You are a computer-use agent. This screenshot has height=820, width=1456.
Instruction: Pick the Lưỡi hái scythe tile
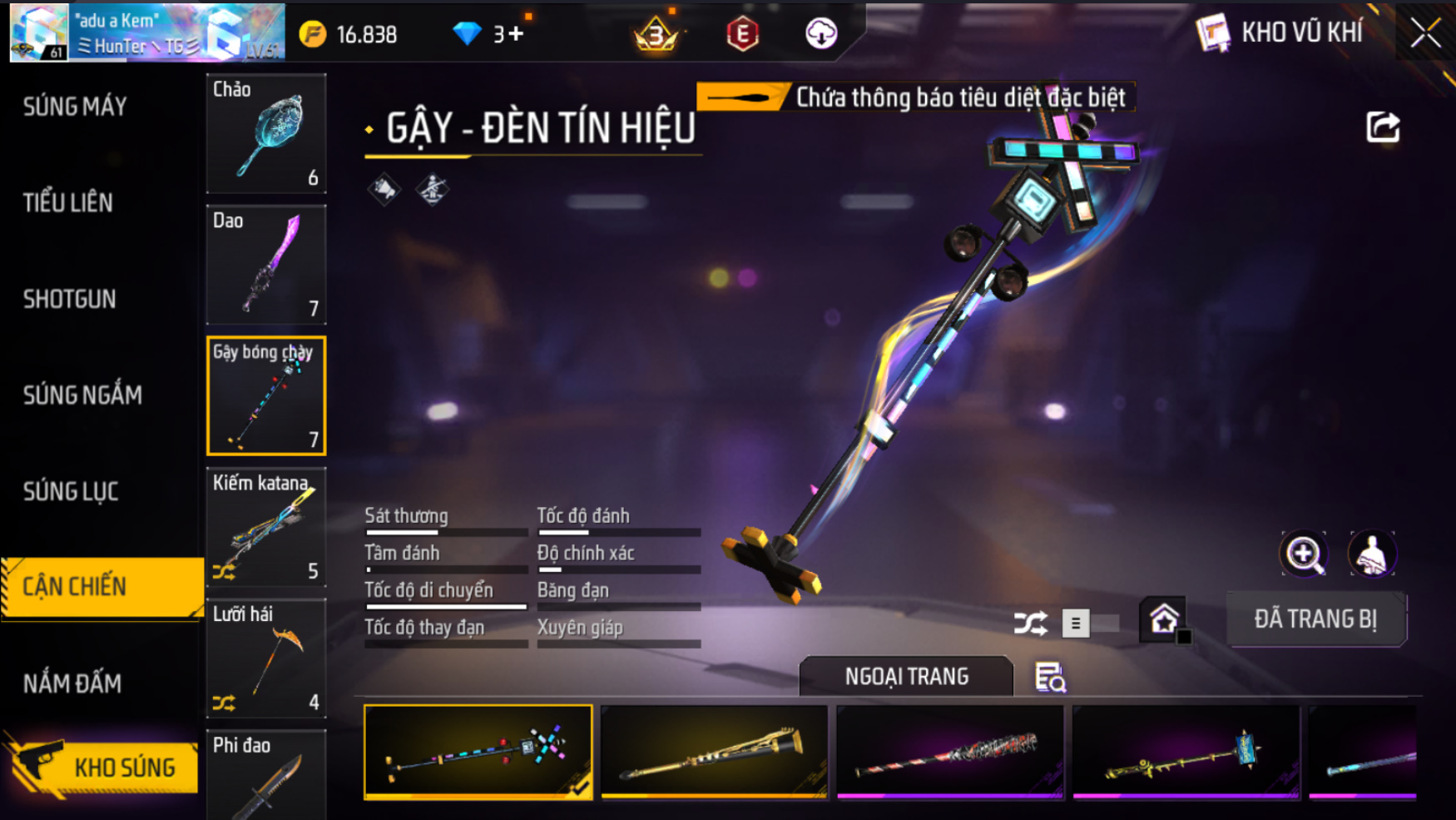pos(266,658)
